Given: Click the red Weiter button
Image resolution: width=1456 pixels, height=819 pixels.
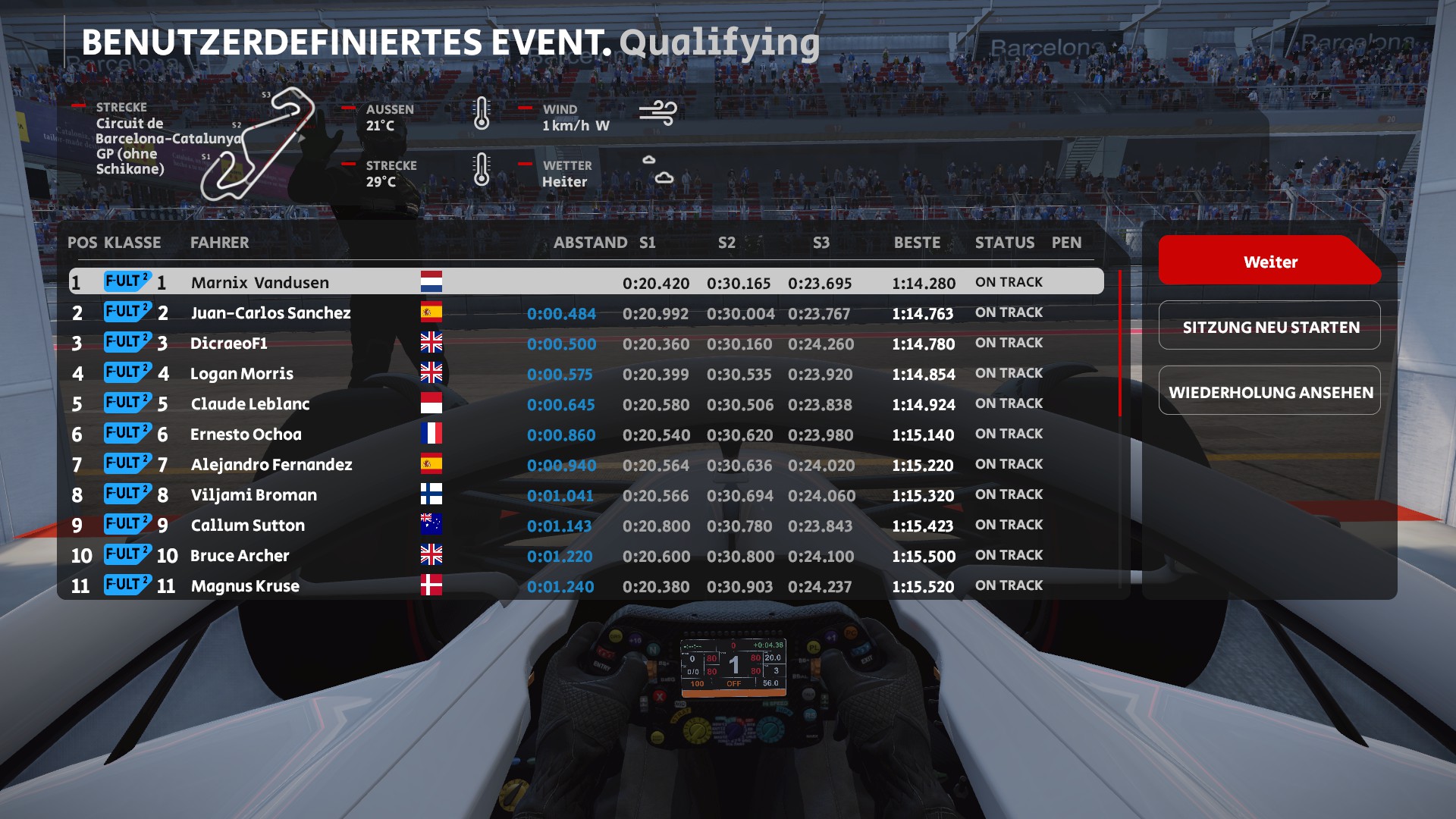Looking at the screenshot, I should click(x=1269, y=262).
